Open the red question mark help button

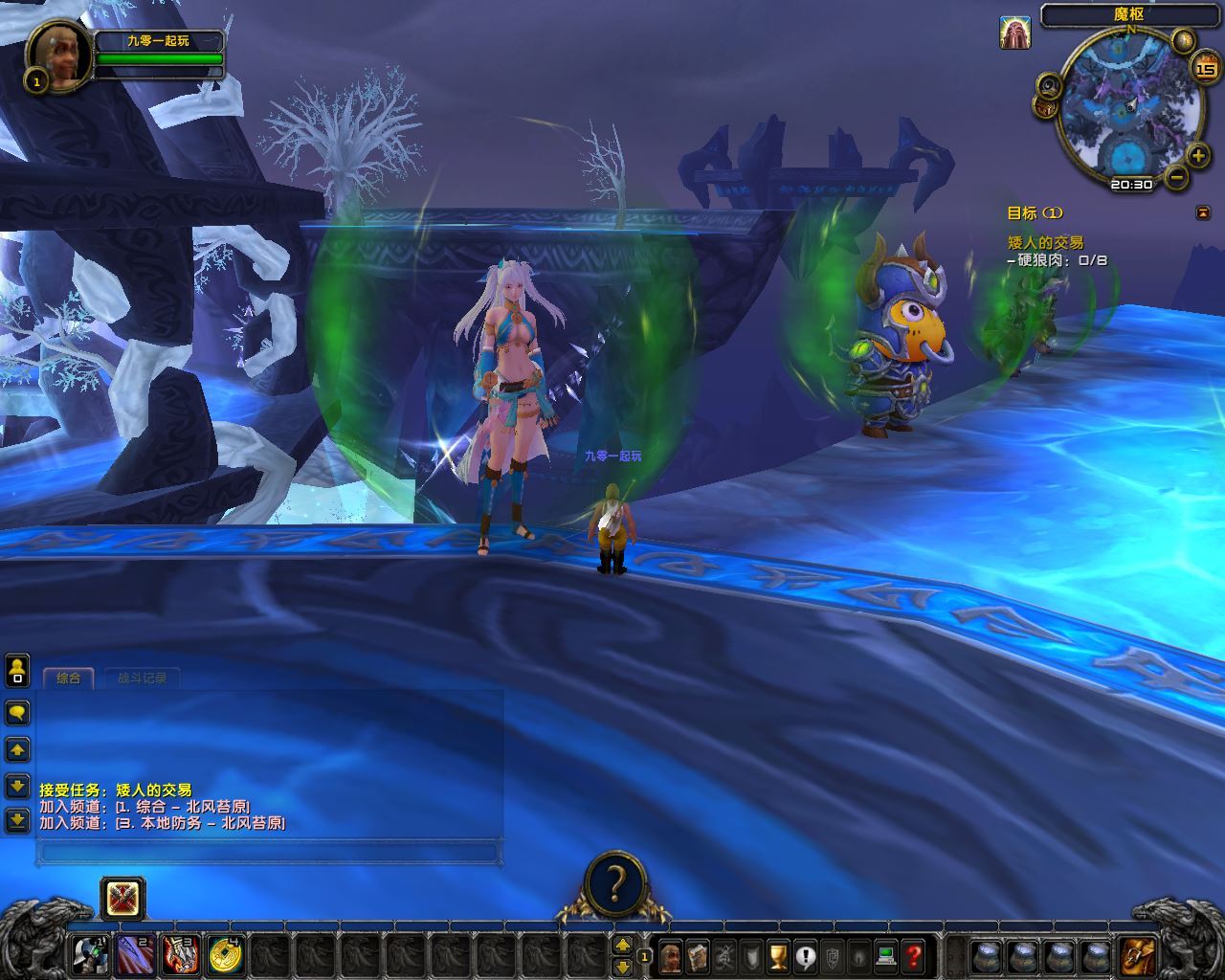913,954
